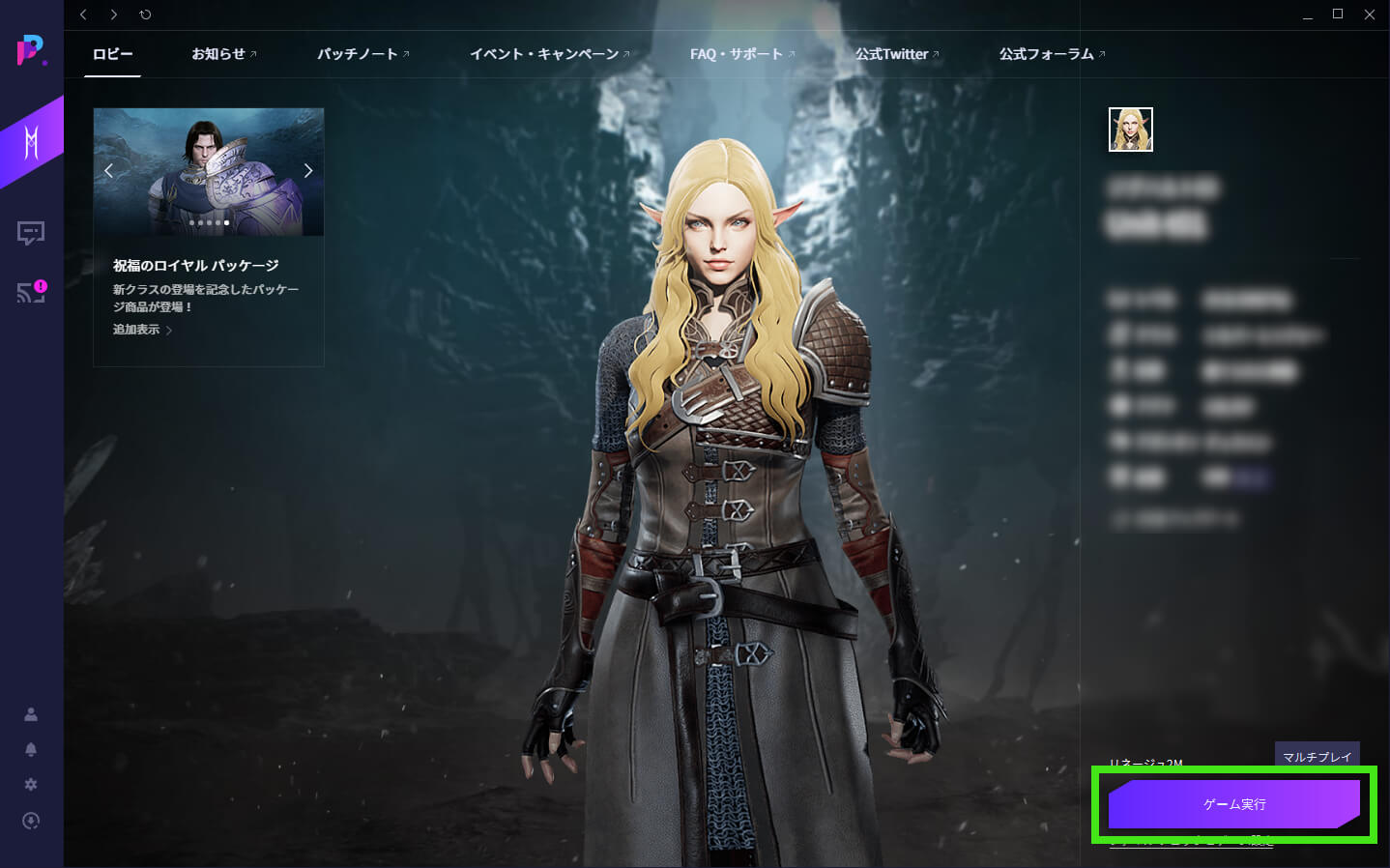Open the launcher settings gear icon

(31, 785)
